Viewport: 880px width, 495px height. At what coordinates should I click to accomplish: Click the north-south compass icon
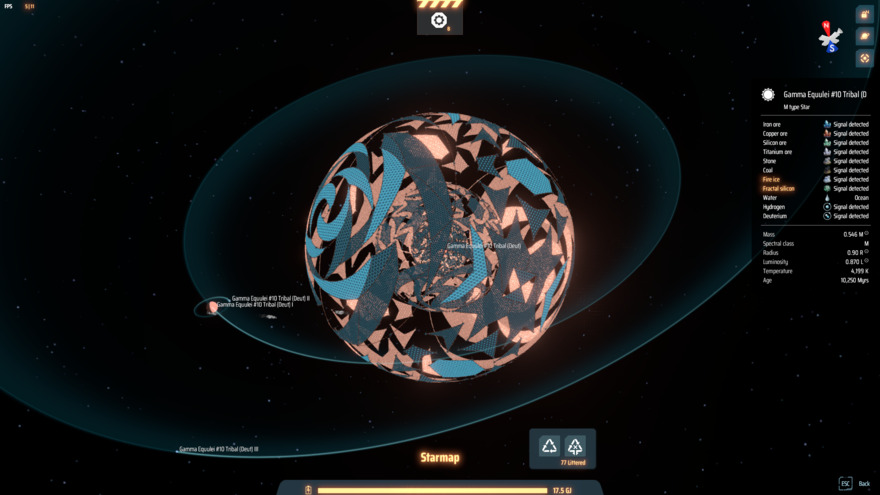830,38
